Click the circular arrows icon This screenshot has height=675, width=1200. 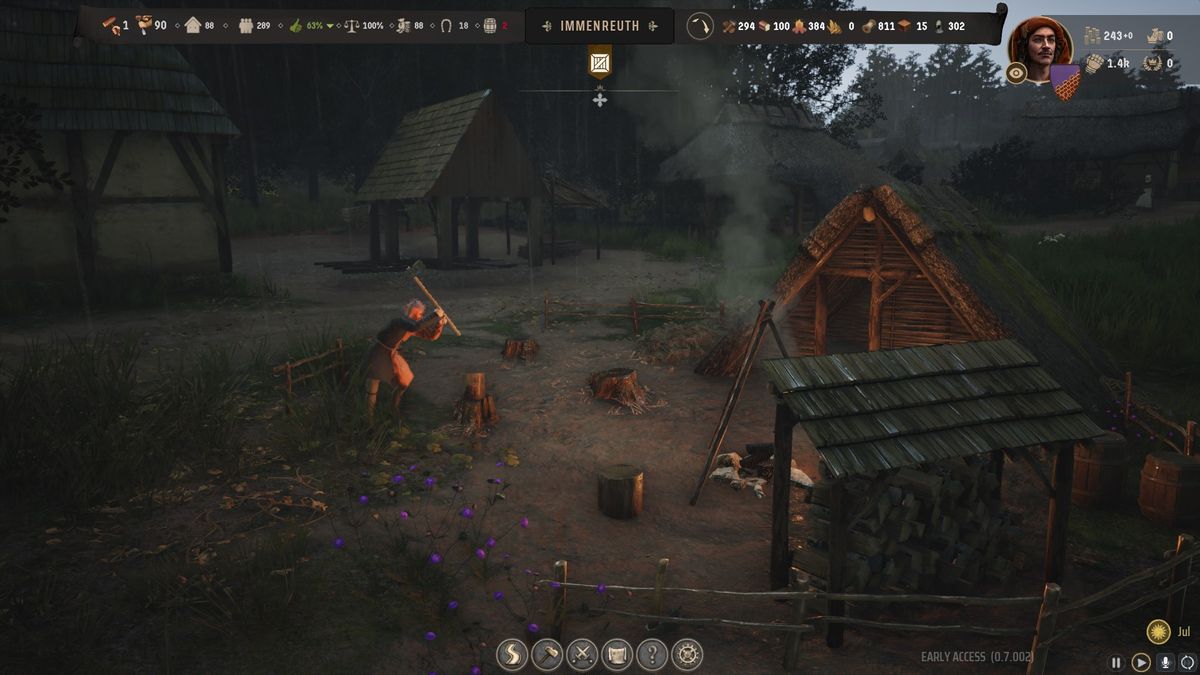[1188, 662]
